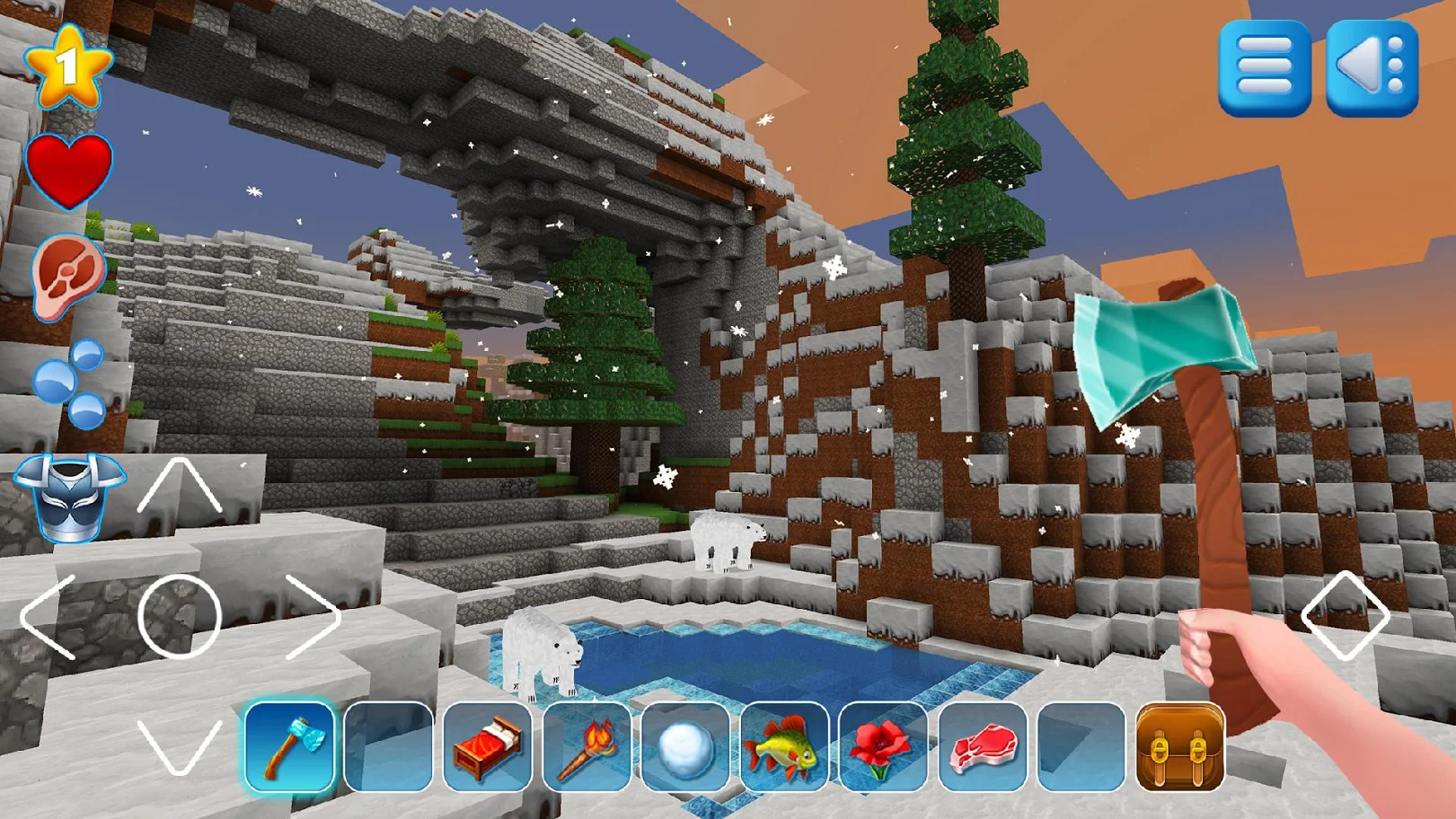Choose the red flower hotbar slot
Image resolution: width=1456 pixels, height=819 pixels.
pyautogui.click(x=883, y=746)
